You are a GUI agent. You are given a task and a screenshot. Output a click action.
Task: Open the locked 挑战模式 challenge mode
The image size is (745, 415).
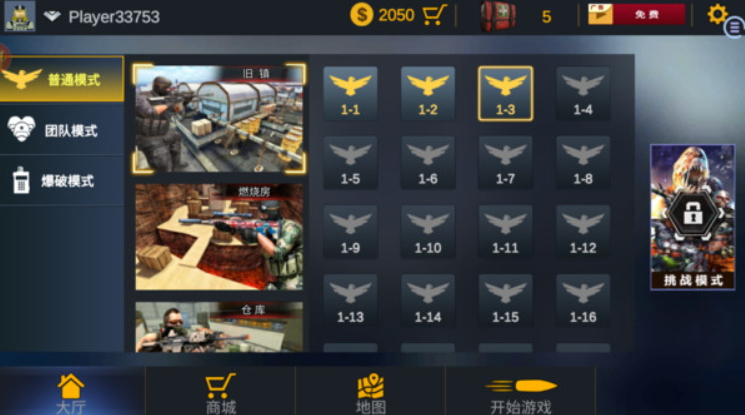(x=692, y=217)
